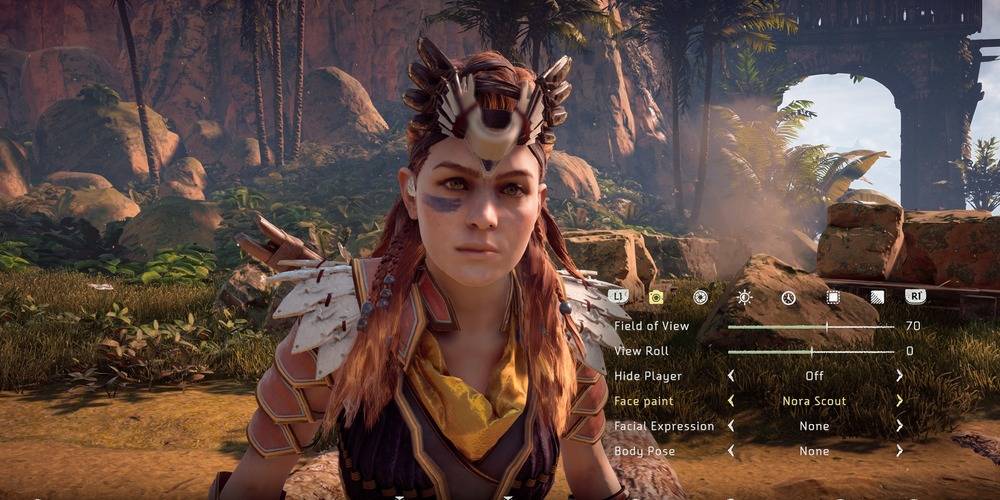The height and width of the screenshot is (500, 1000).
Task: Choose next Face paint with right arrow
Action: tap(899, 401)
